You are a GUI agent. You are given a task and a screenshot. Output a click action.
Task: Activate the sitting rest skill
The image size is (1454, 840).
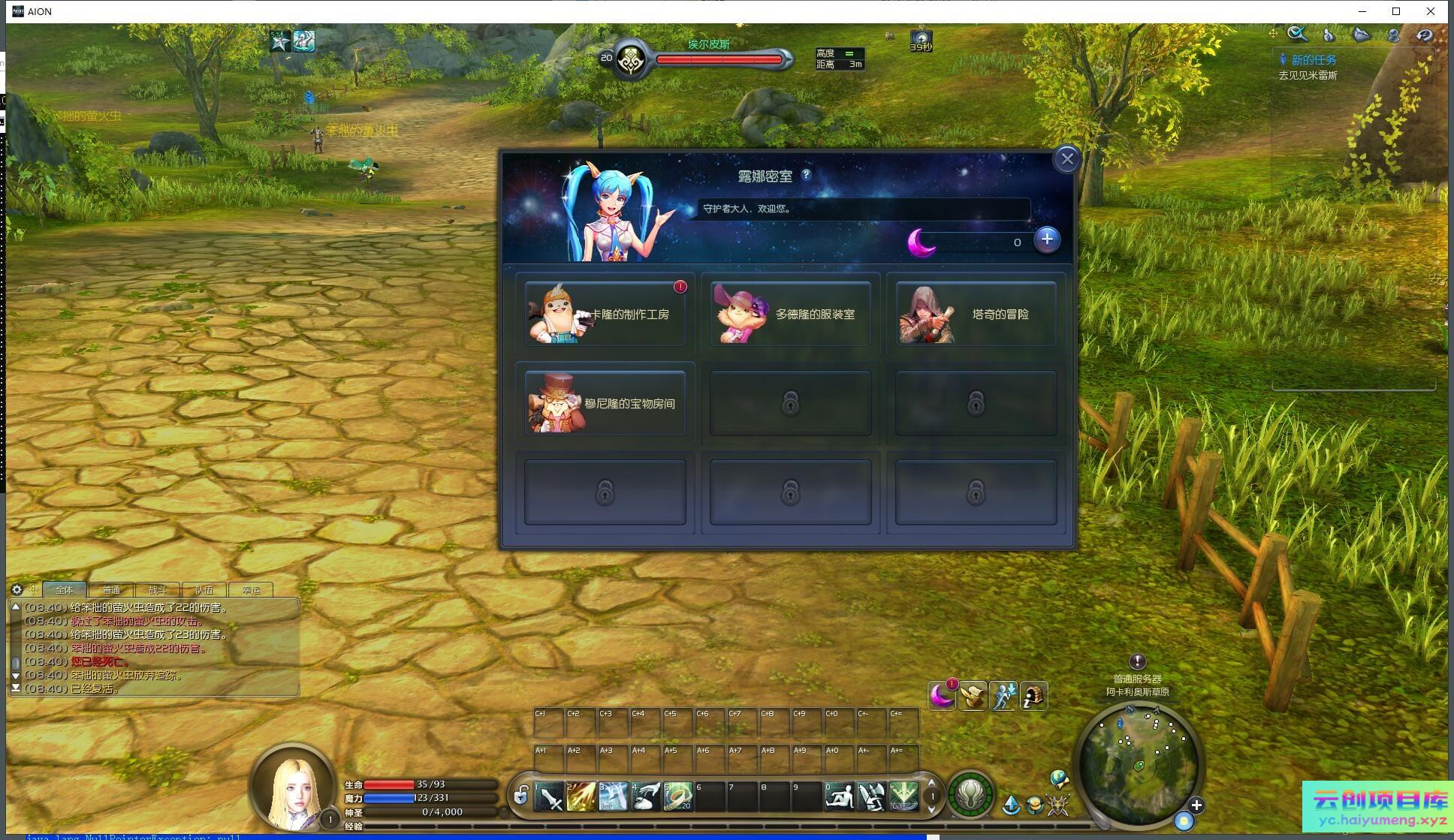pyautogui.click(x=839, y=796)
